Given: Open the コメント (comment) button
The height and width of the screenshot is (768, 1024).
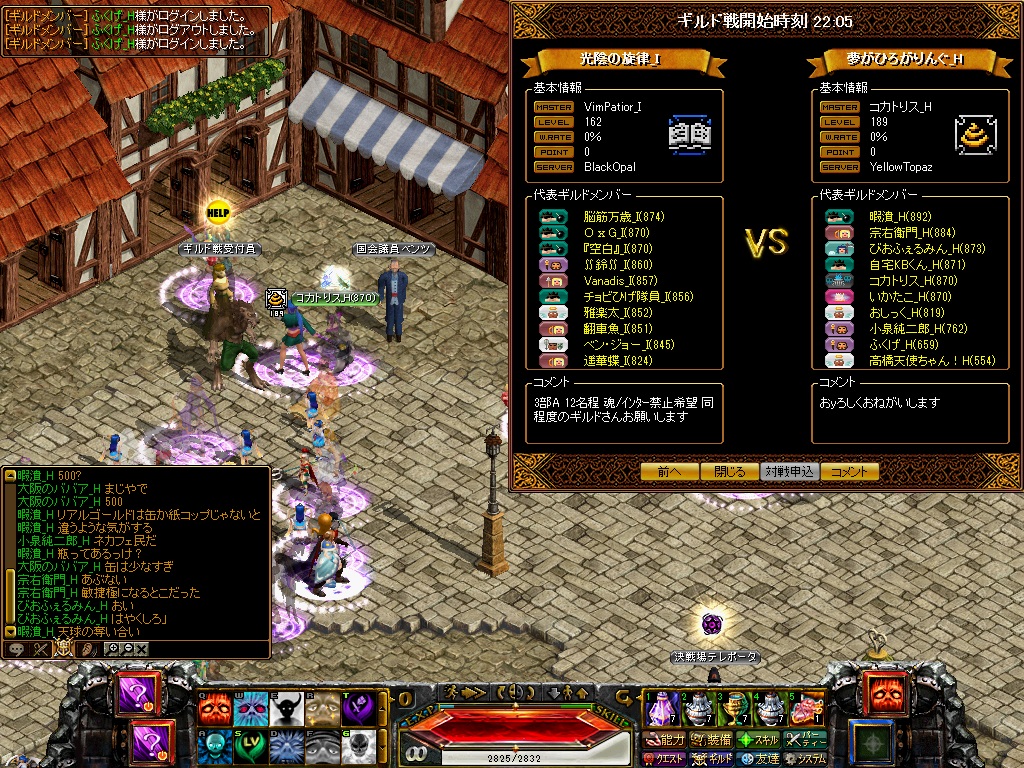Looking at the screenshot, I should 850,472.
